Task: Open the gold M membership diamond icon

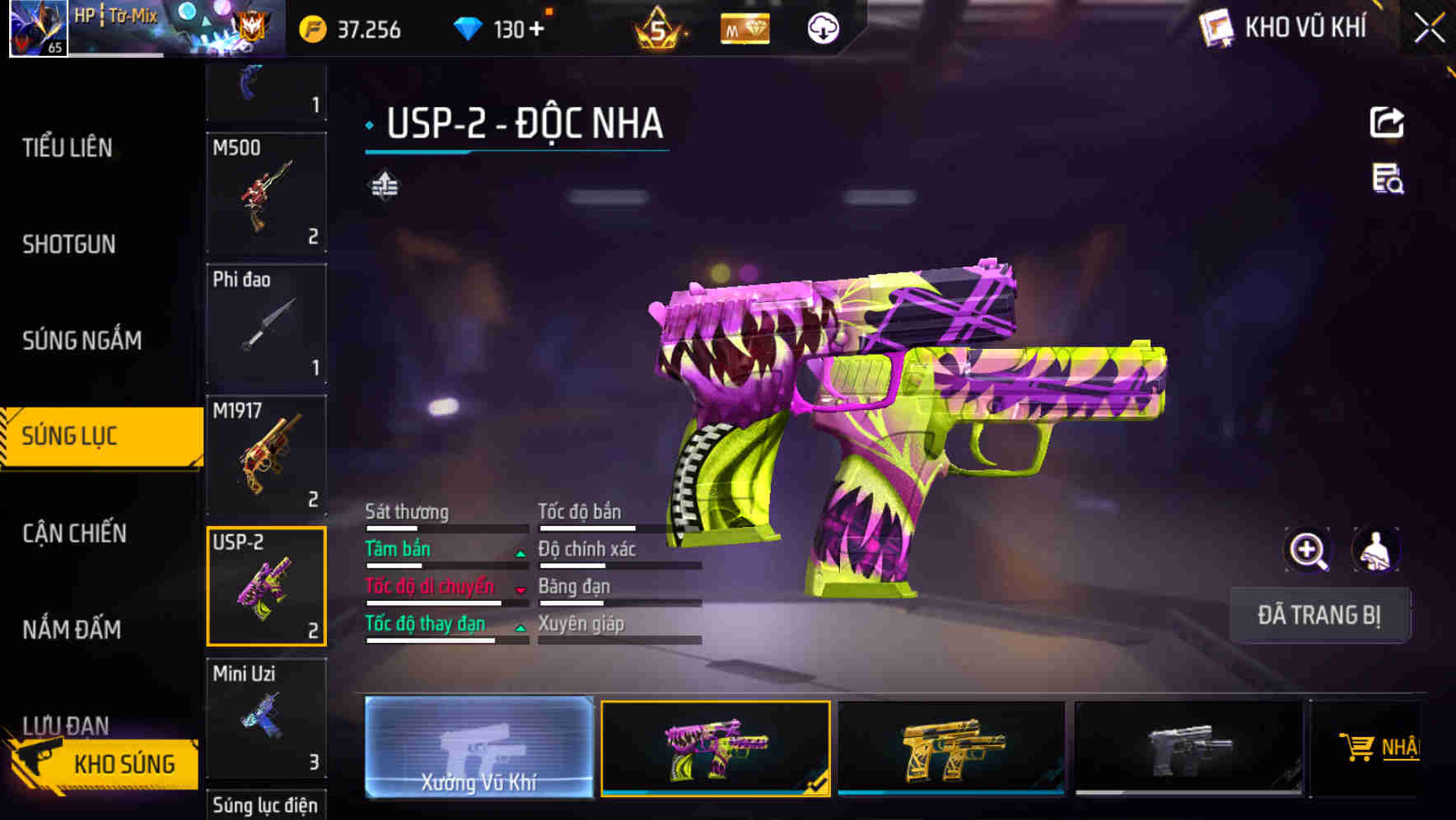Action: point(742,27)
